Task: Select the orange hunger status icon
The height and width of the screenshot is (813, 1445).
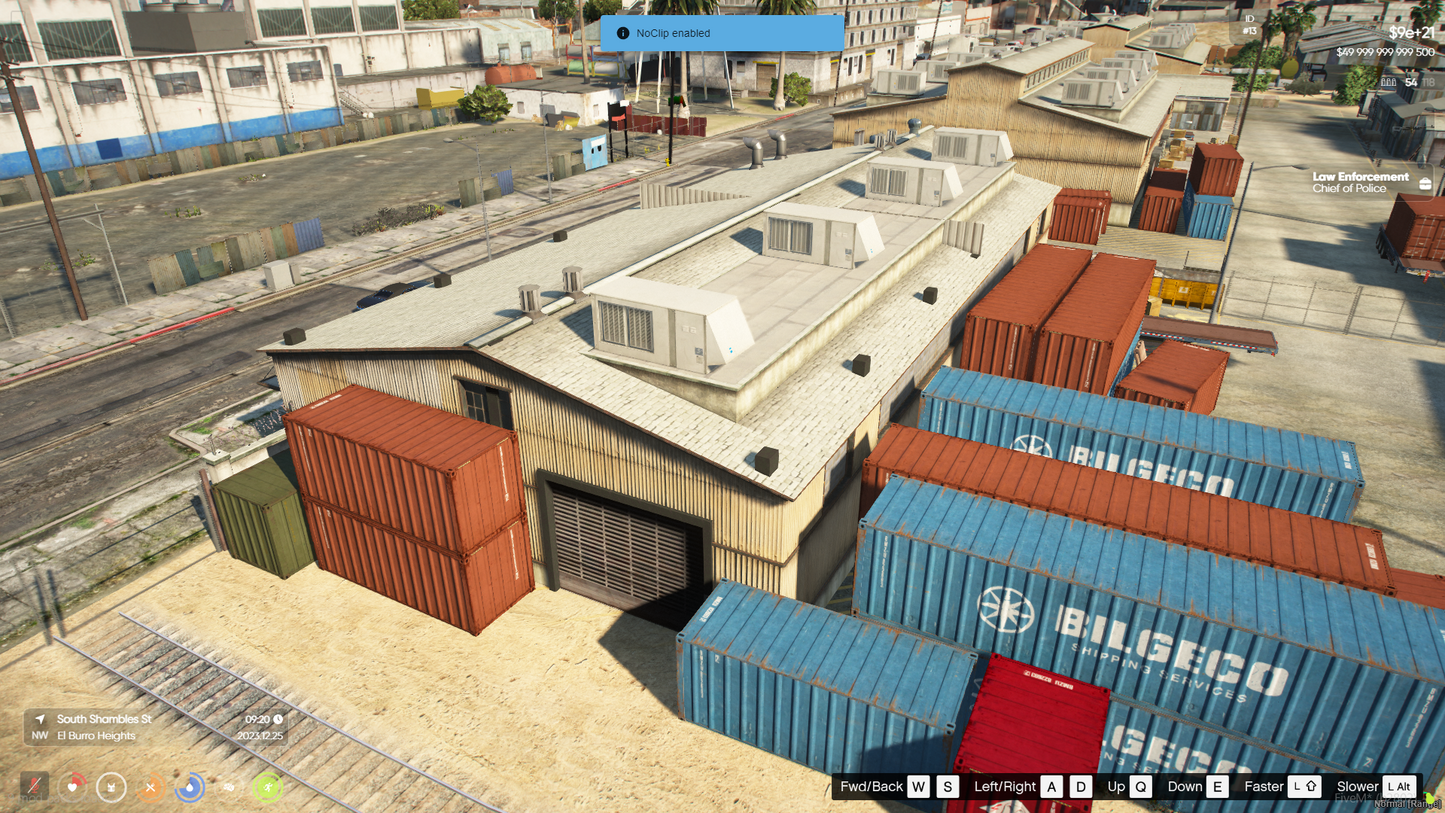Action: point(150,787)
